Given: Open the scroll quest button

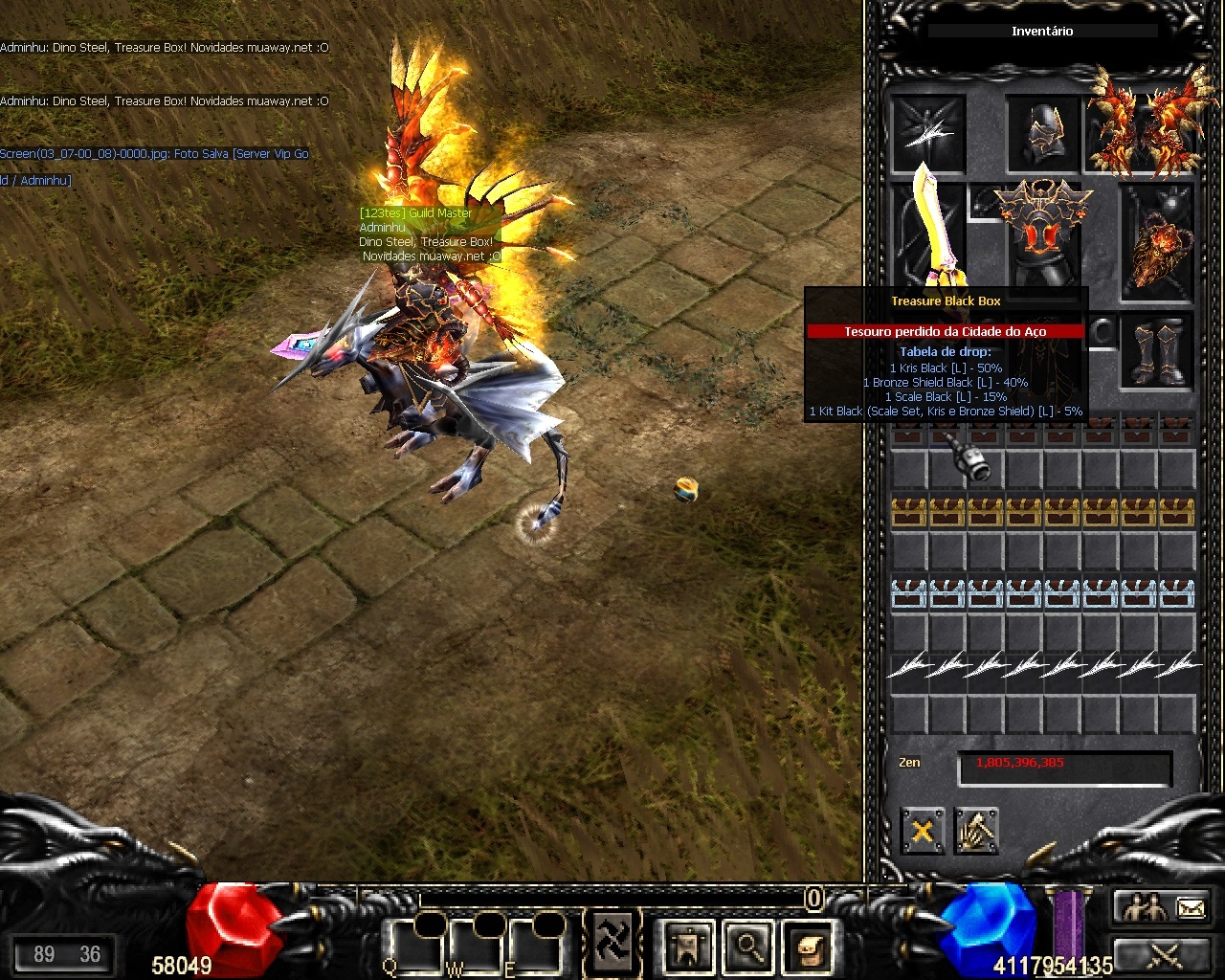Looking at the screenshot, I should [x=807, y=946].
